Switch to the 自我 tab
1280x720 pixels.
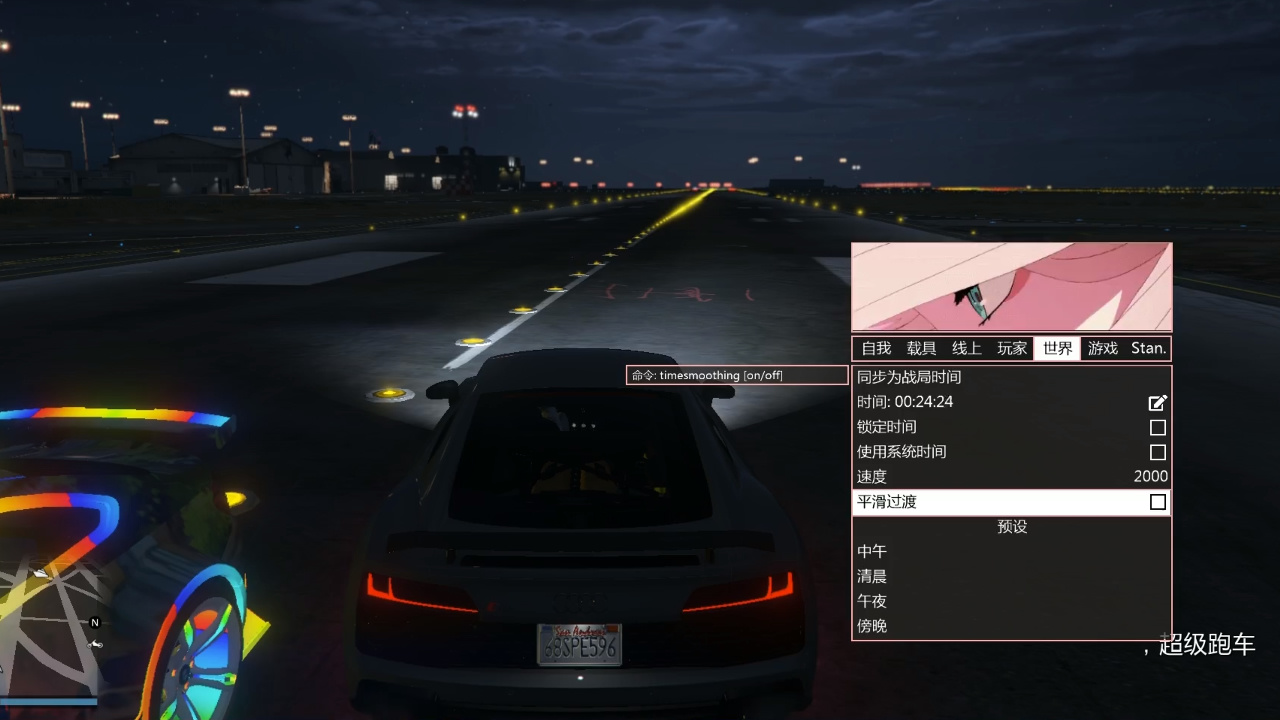pyautogui.click(x=876, y=348)
